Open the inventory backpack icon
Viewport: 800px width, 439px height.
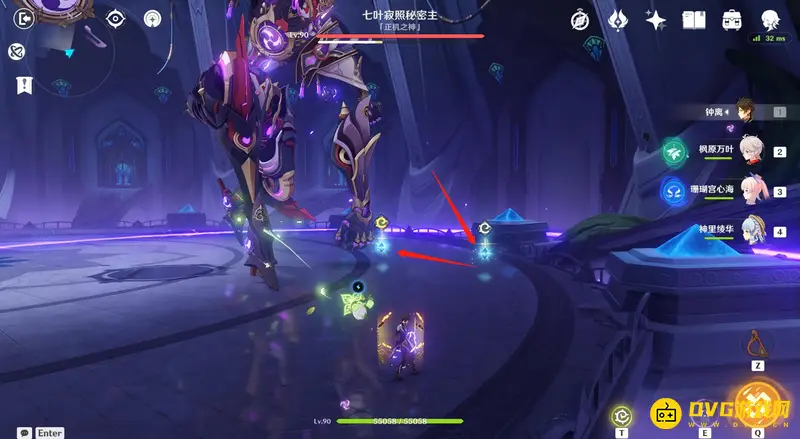coord(732,19)
